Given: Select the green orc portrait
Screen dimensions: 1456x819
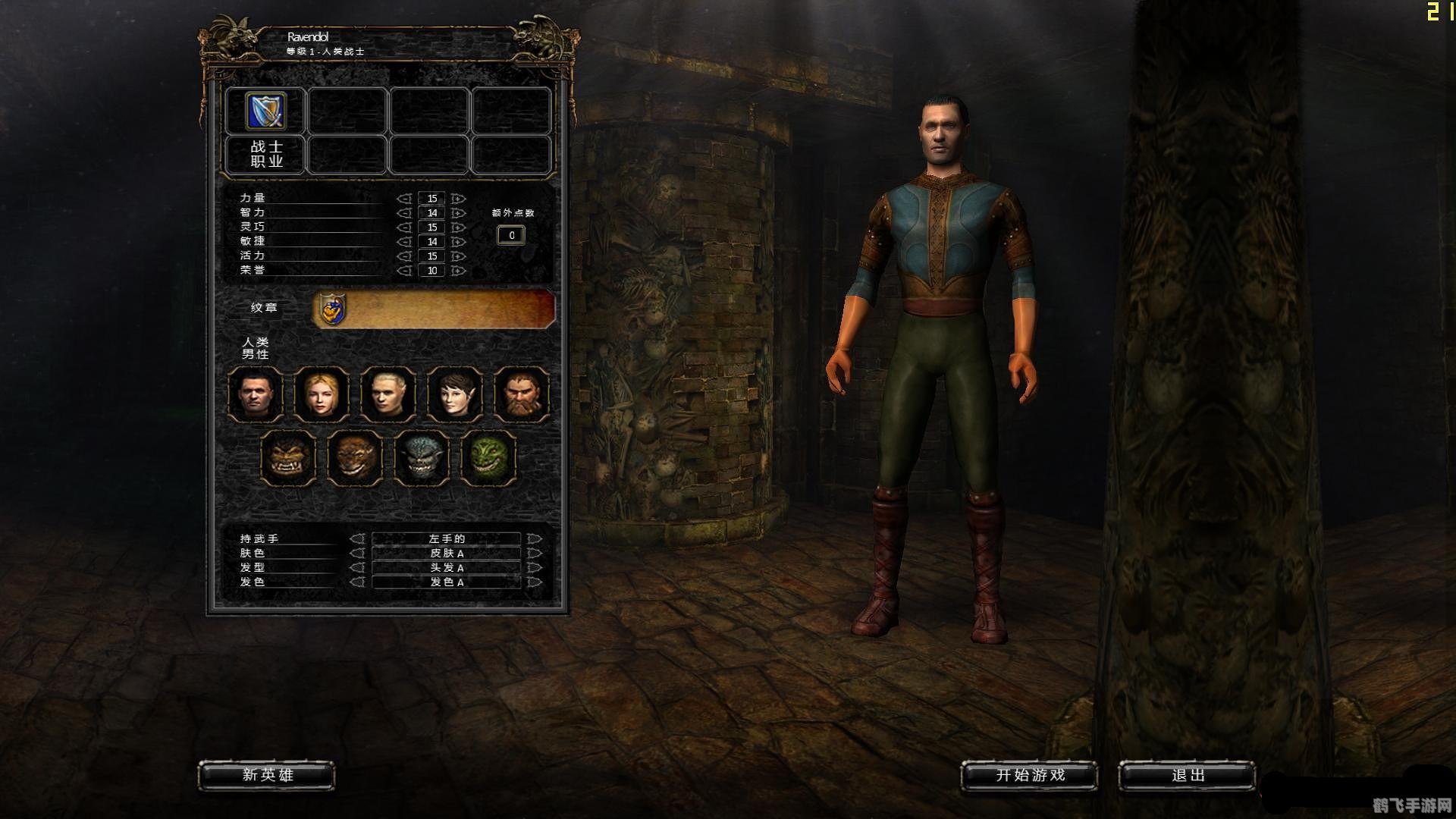Looking at the screenshot, I should click(x=488, y=457).
